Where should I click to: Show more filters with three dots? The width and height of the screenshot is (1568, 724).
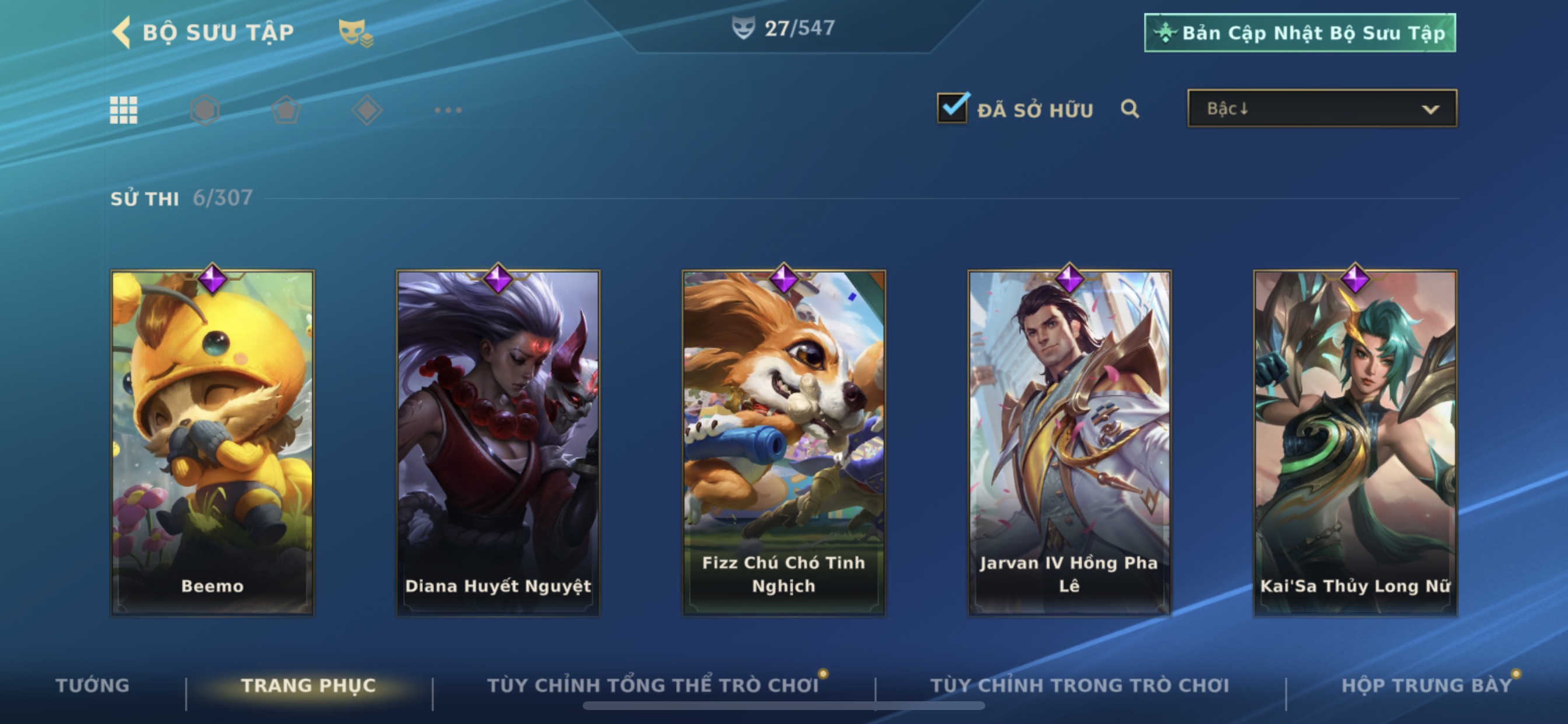tap(448, 110)
